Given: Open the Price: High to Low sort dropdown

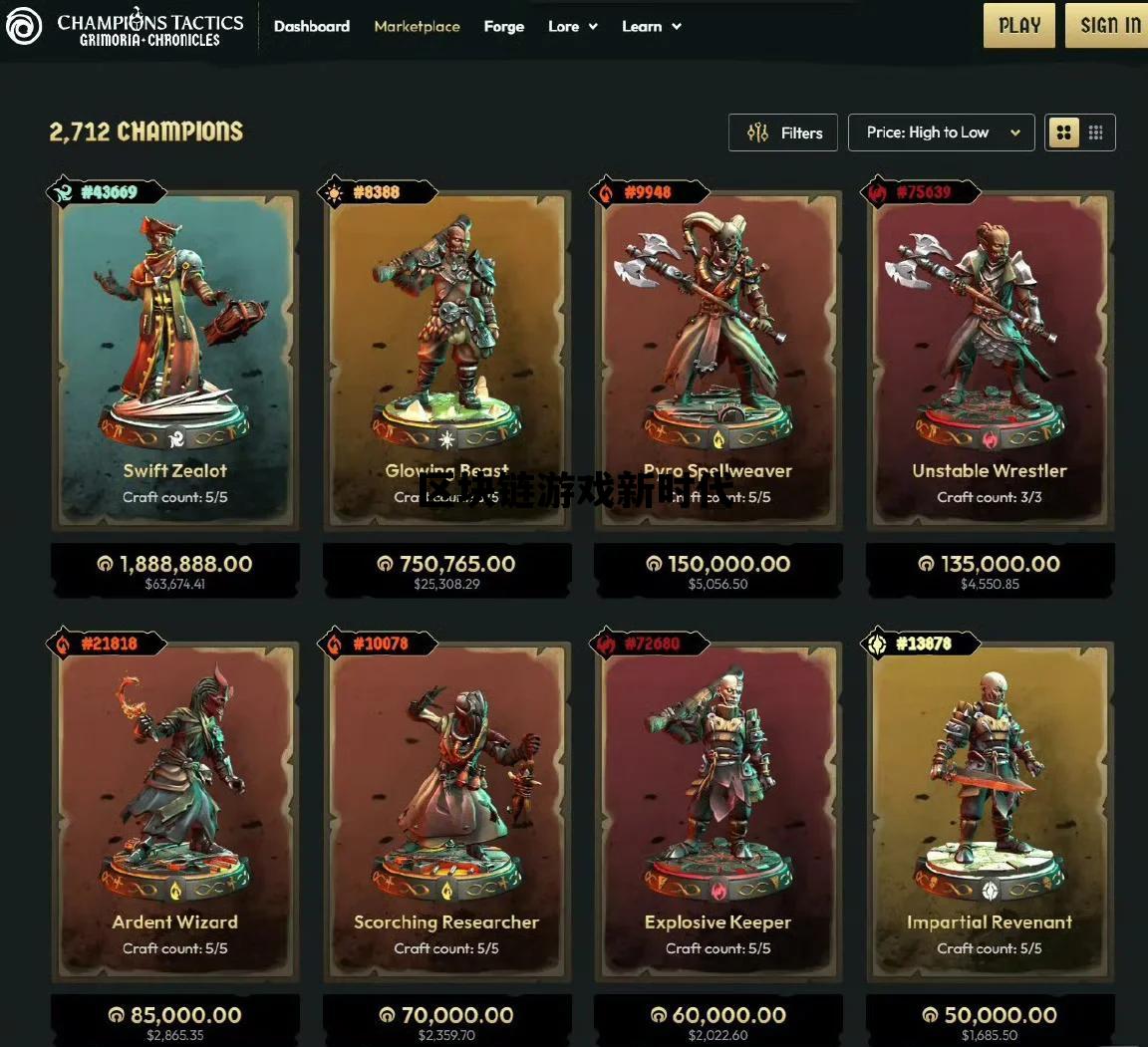Looking at the screenshot, I should [941, 132].
